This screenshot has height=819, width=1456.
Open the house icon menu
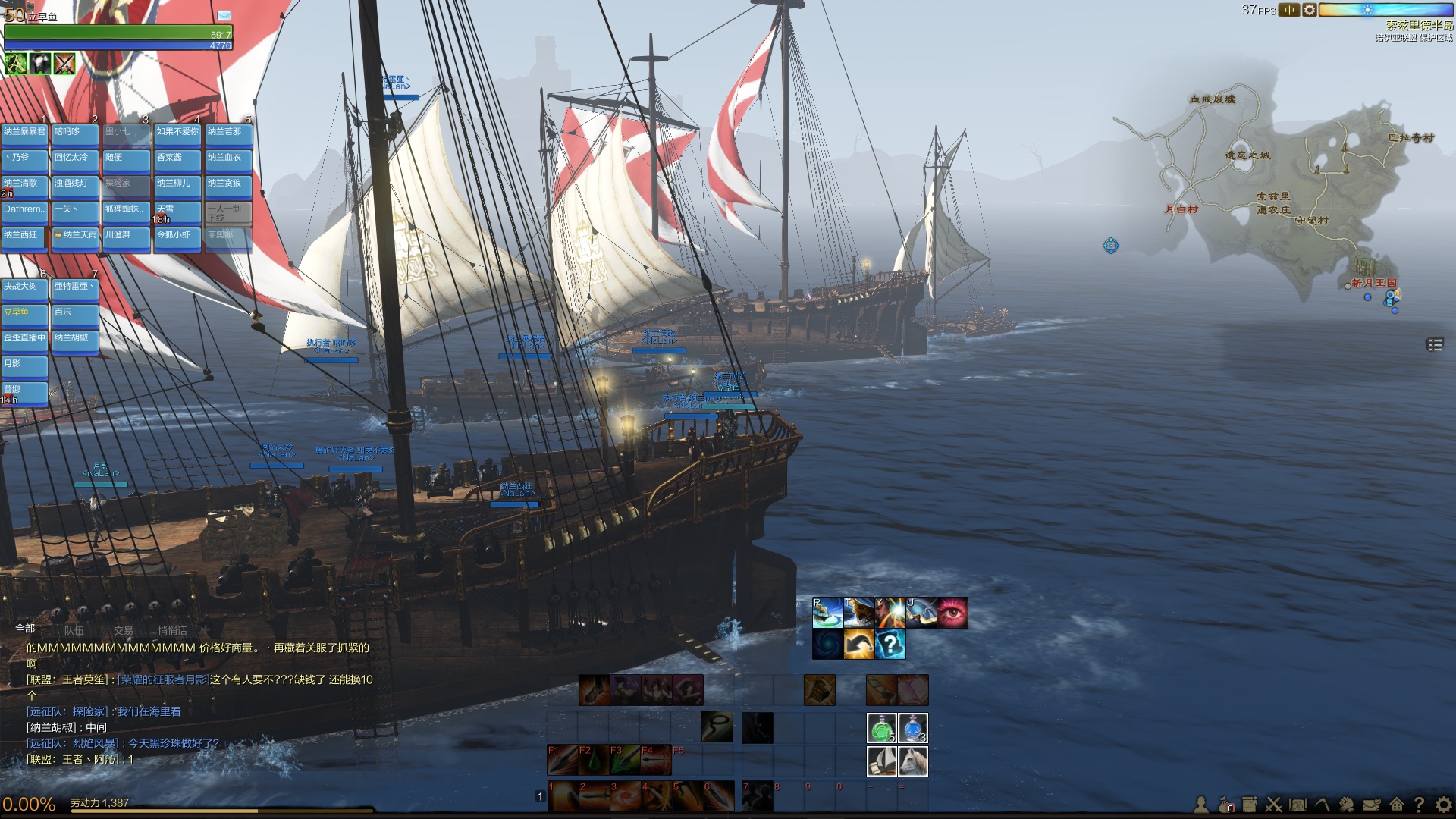pos(1396,805)
